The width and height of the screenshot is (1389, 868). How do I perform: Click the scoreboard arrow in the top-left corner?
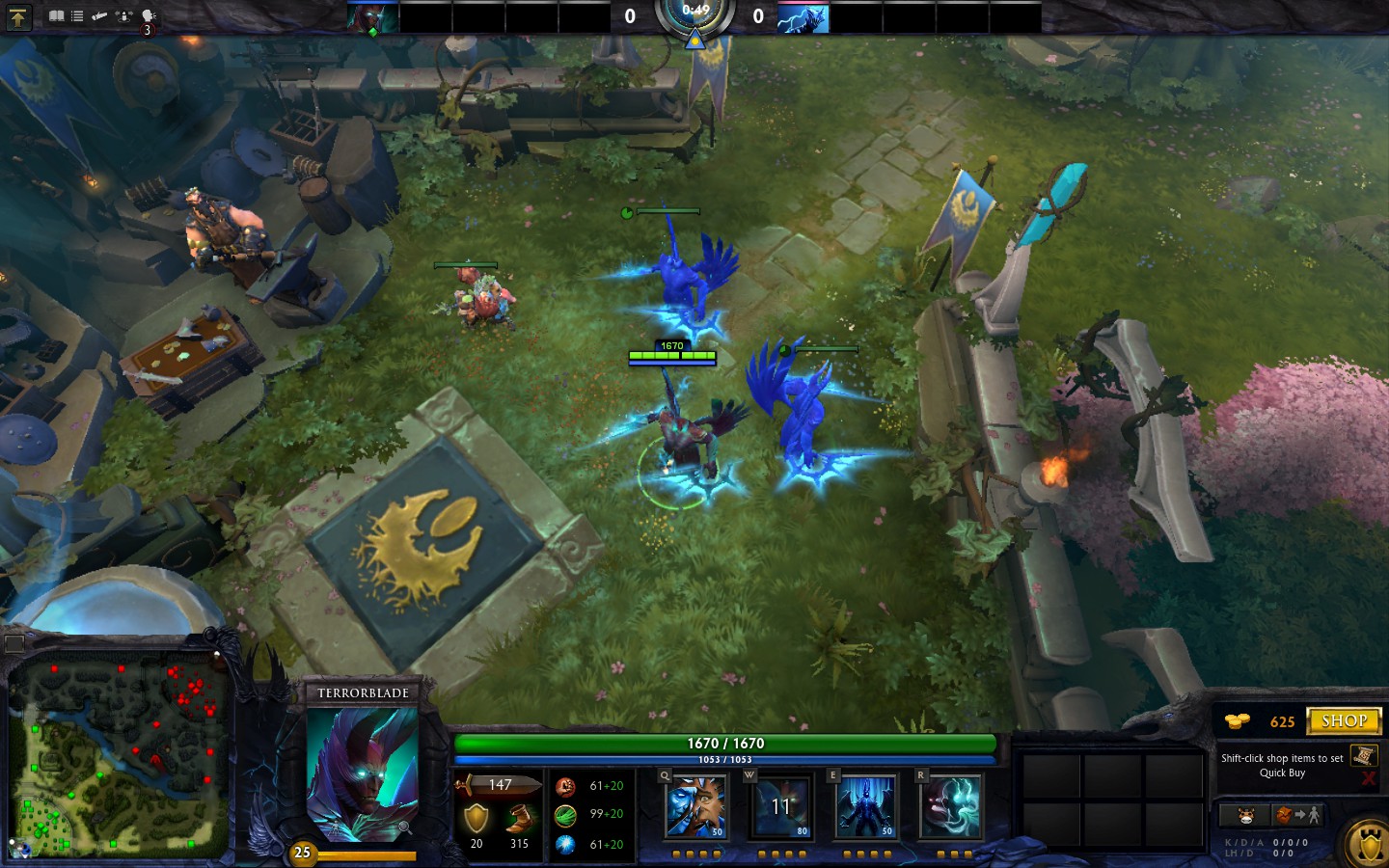17,17
